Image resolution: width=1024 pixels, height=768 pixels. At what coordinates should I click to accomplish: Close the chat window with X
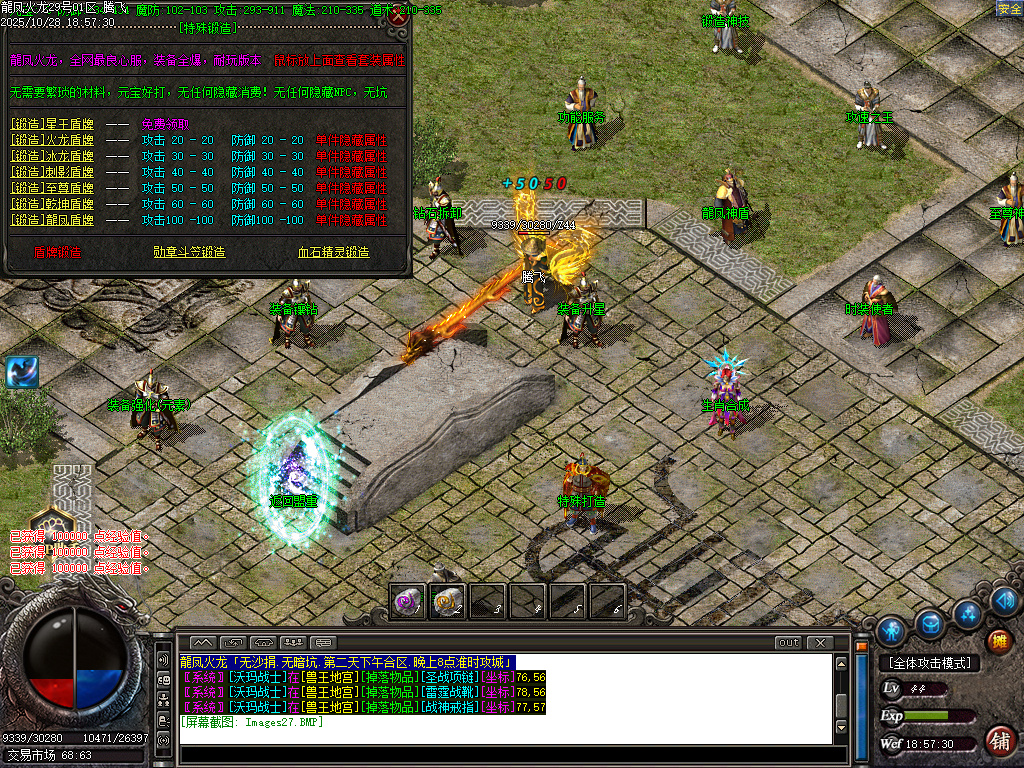820,642
